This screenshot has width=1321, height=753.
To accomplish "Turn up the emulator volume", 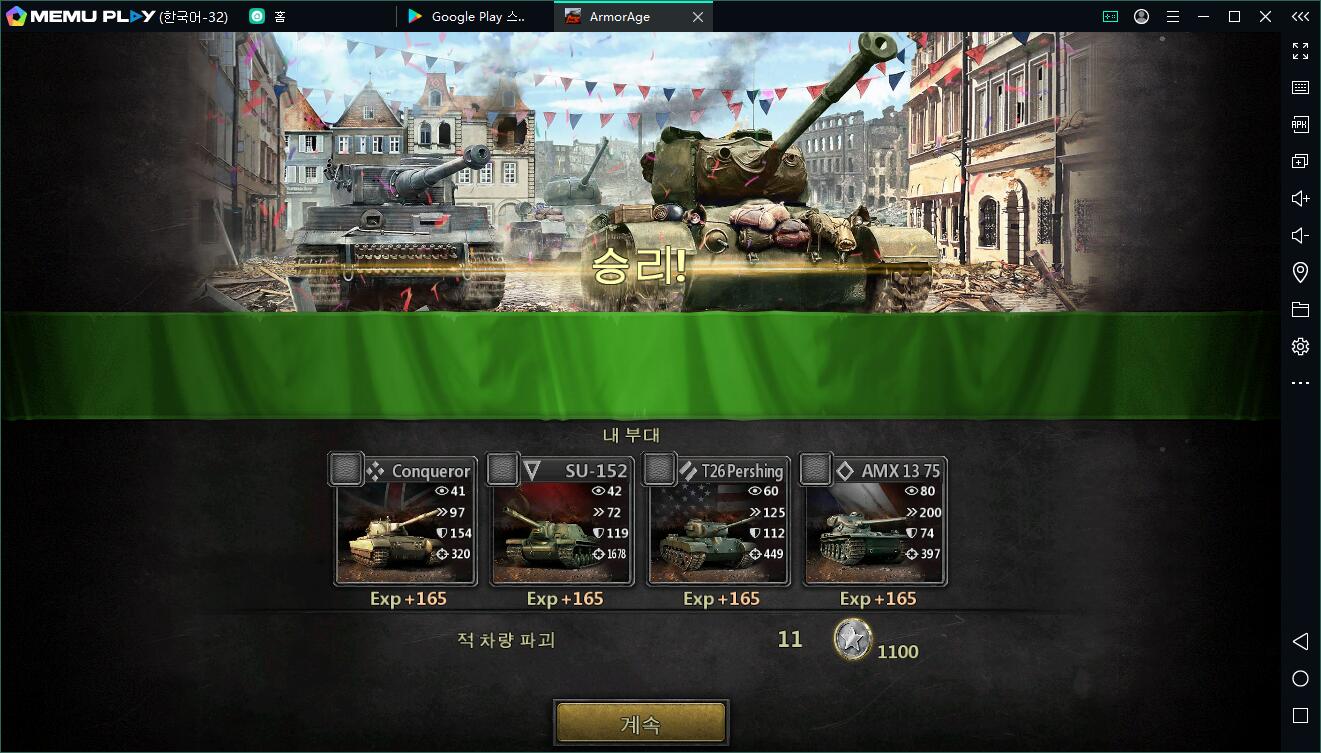I will 1300,199.
